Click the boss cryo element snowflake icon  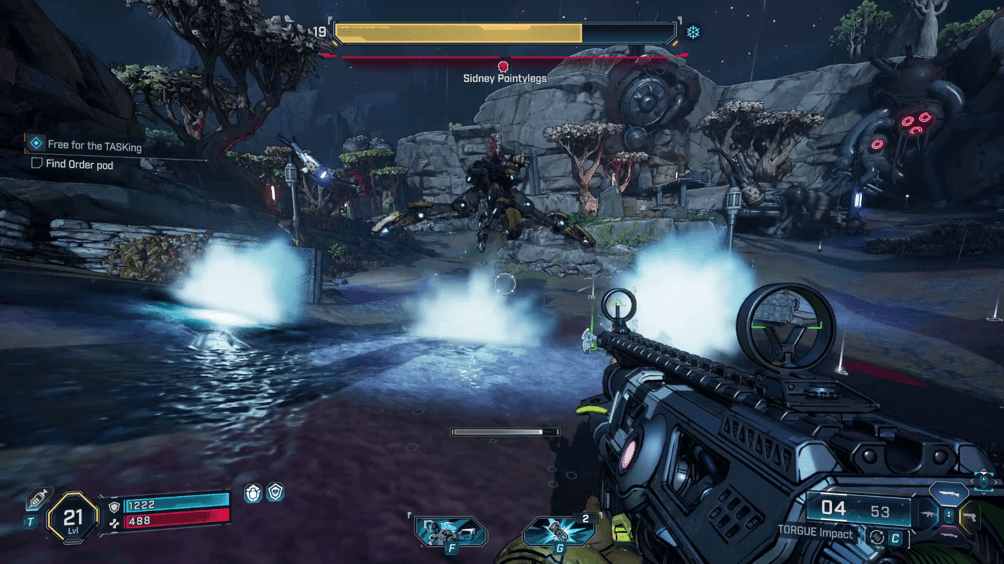click(x=692, y=32)
